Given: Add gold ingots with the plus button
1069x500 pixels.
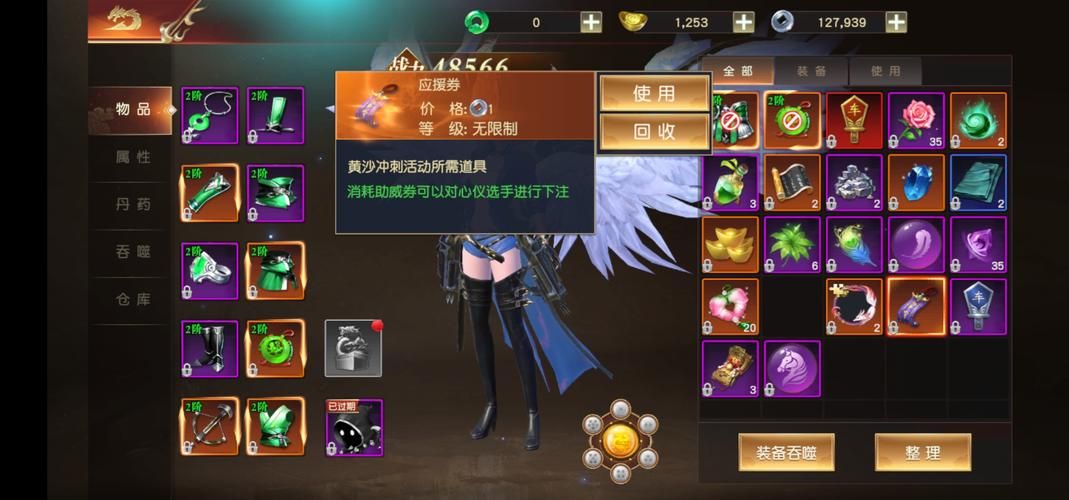Looking at the screenshot, I should coord(743,22).
